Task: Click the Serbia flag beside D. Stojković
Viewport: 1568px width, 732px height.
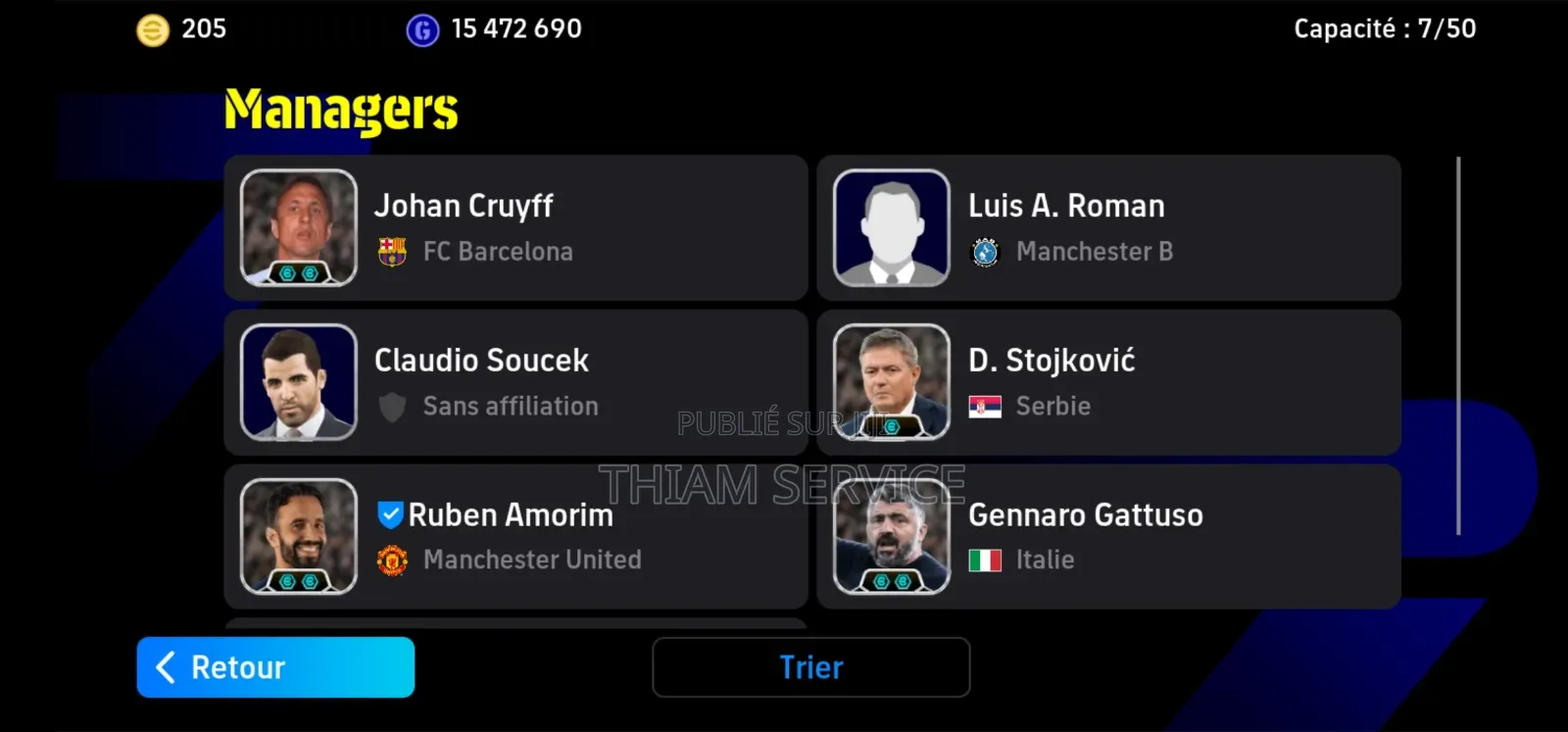Action: pyautogui.click(x=985, y=406)
